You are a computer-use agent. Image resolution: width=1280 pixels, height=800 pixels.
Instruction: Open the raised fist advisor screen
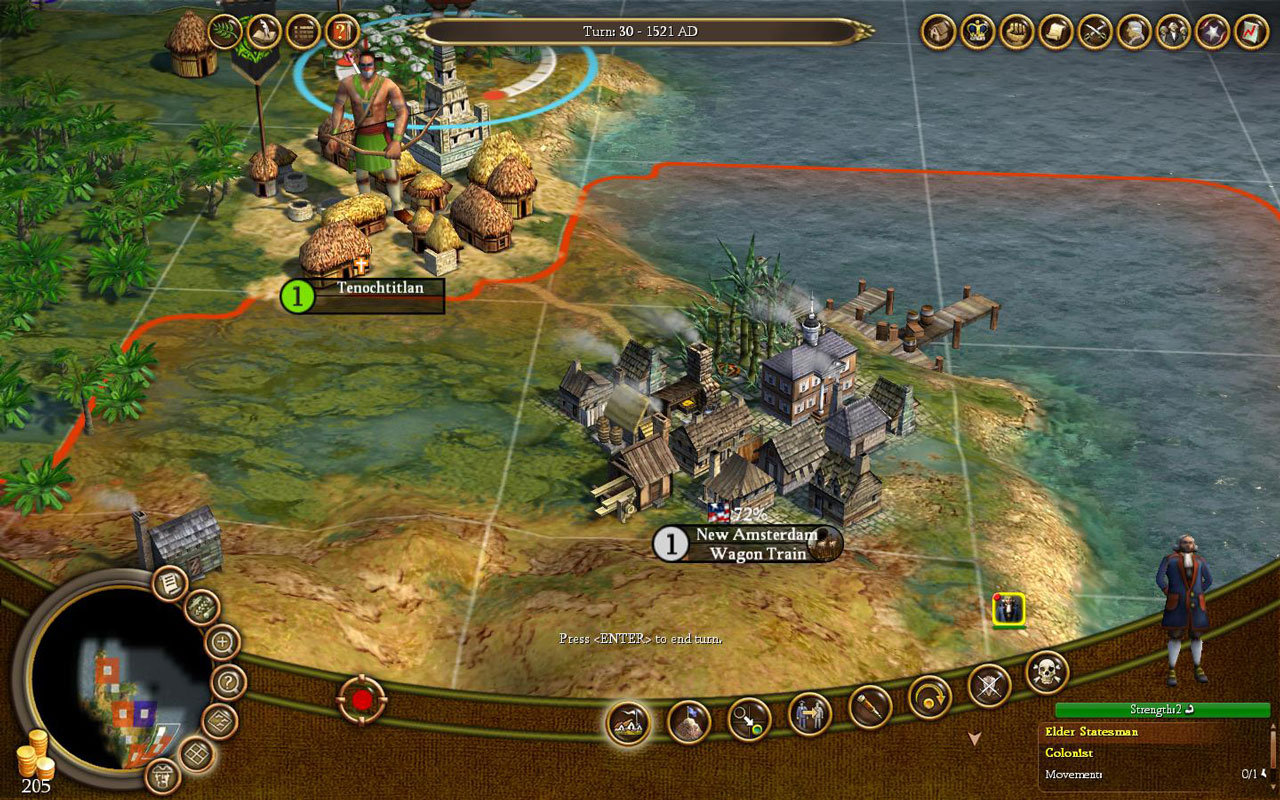[1016, 32]
